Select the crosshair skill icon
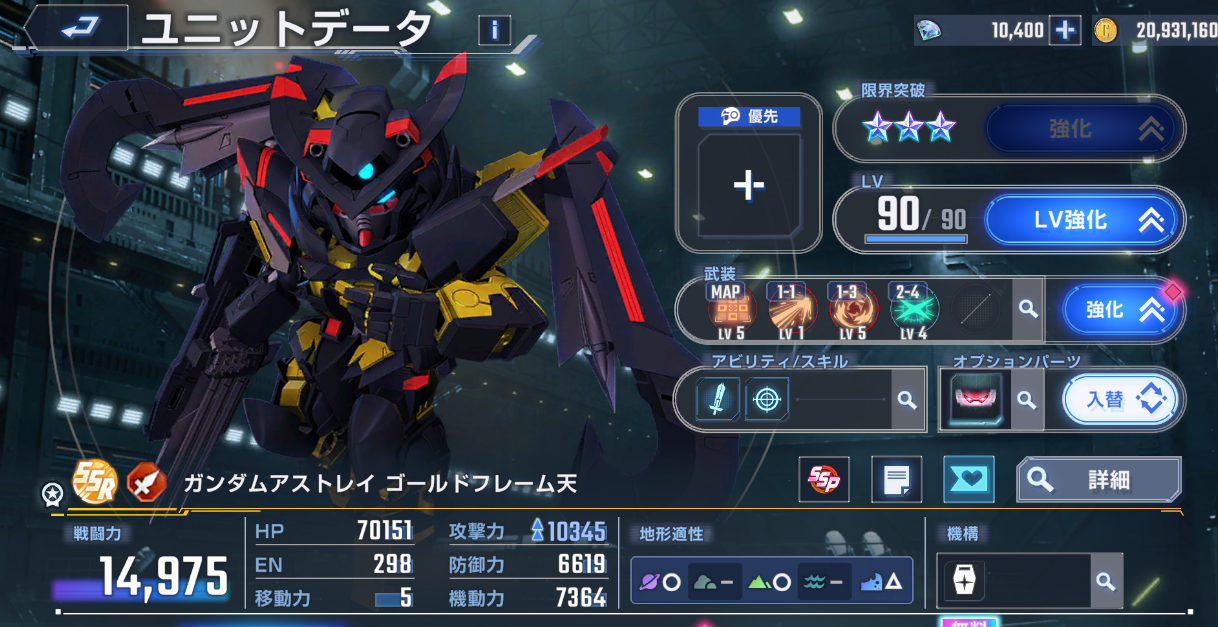Screen dimensions: 1218x627 pyautogui.click(x=767, y=400)
